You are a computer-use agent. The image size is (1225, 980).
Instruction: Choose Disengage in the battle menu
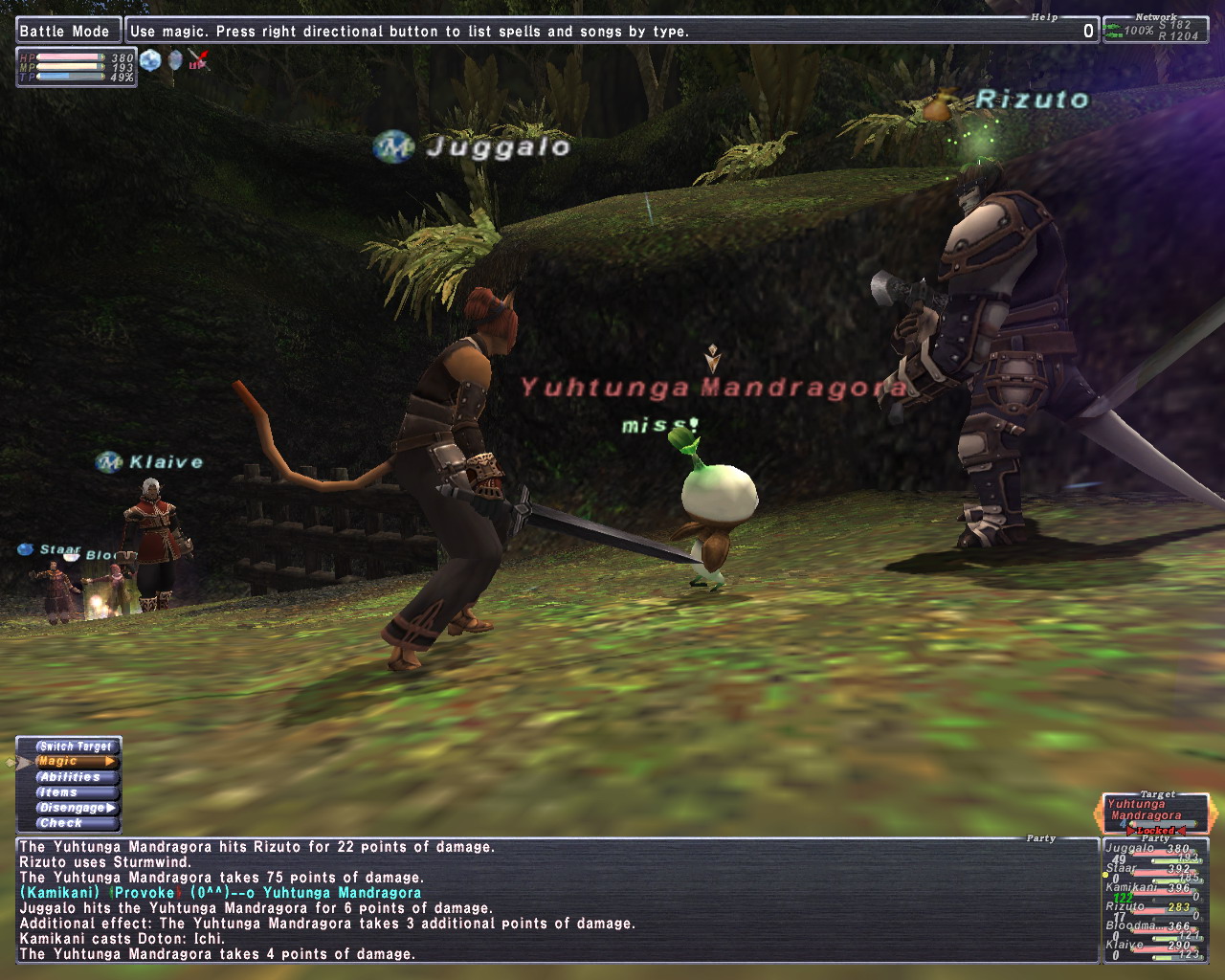pyautogui.click(x=73, y=808)
